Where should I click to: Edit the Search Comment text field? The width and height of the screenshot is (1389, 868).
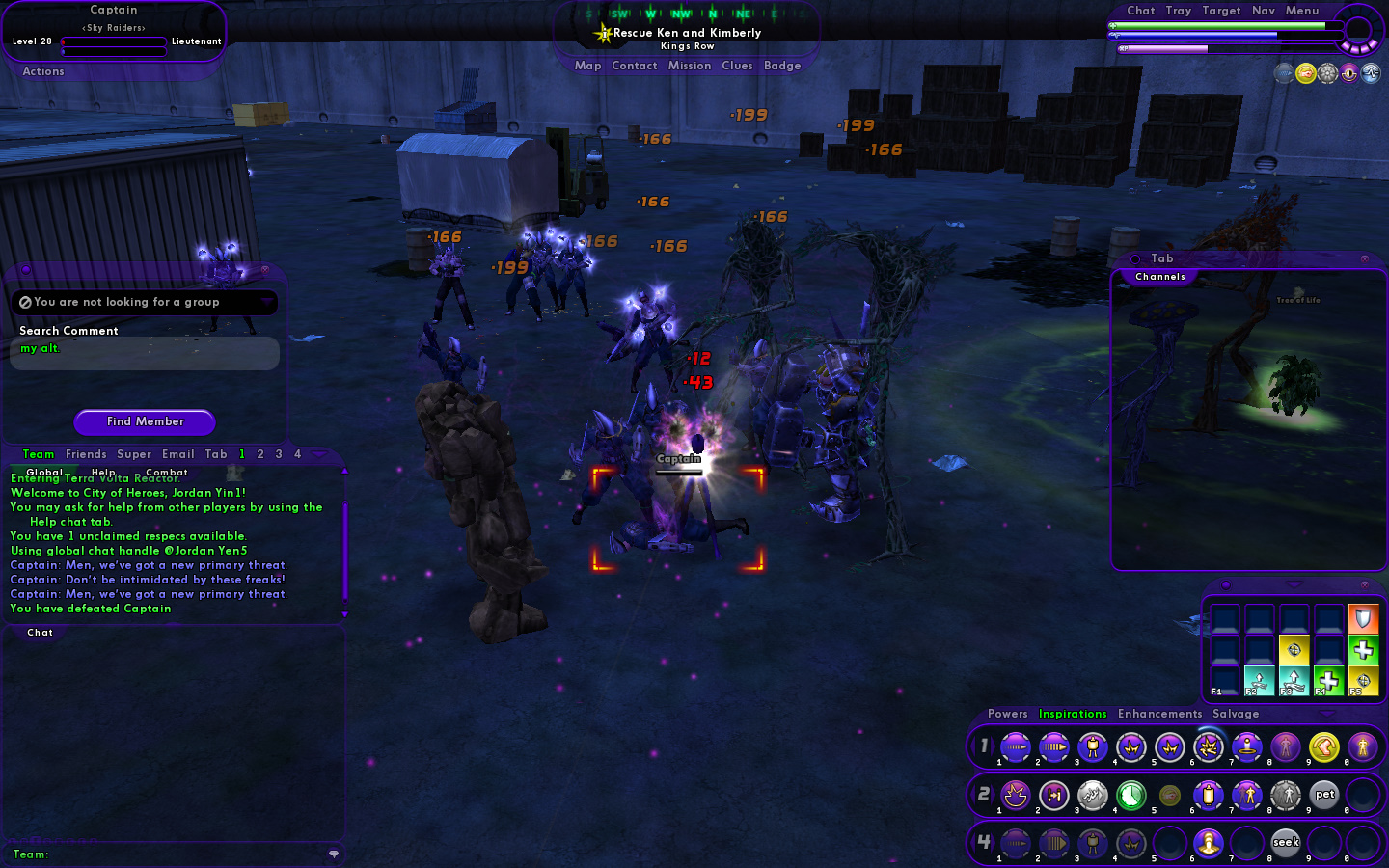pyautogui.click(x=145, y=353)
